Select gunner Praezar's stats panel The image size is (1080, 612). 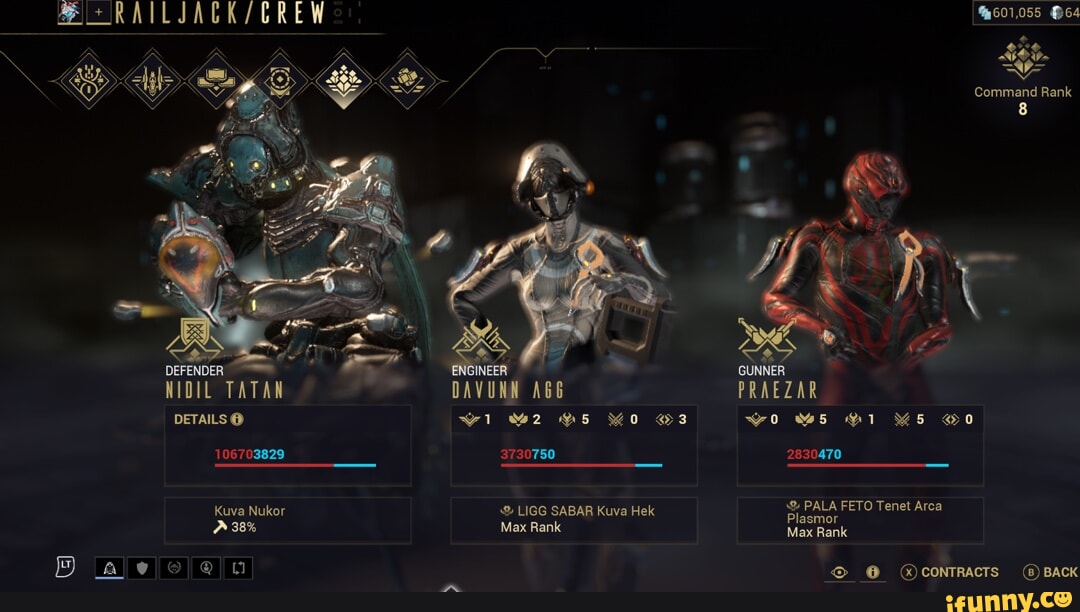pyautogui.click(x=860, y=445)
